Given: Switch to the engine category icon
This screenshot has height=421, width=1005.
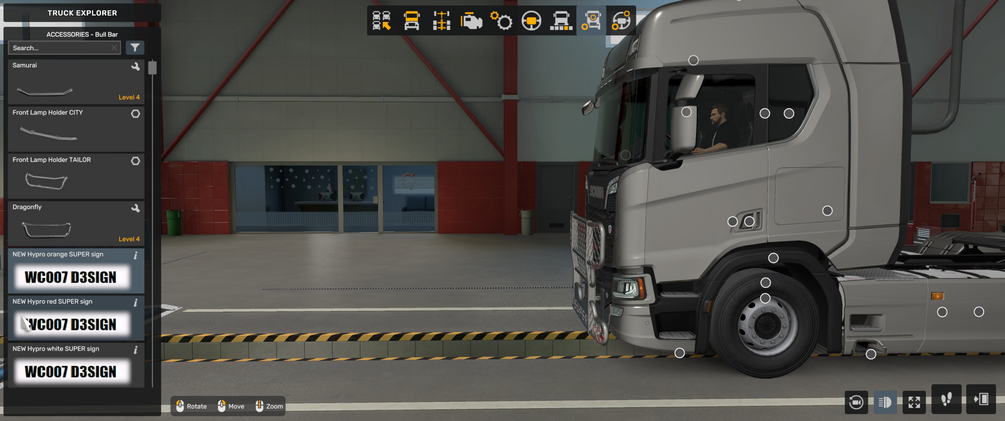Looking at the screenshot, I should (x=471, y=20).
